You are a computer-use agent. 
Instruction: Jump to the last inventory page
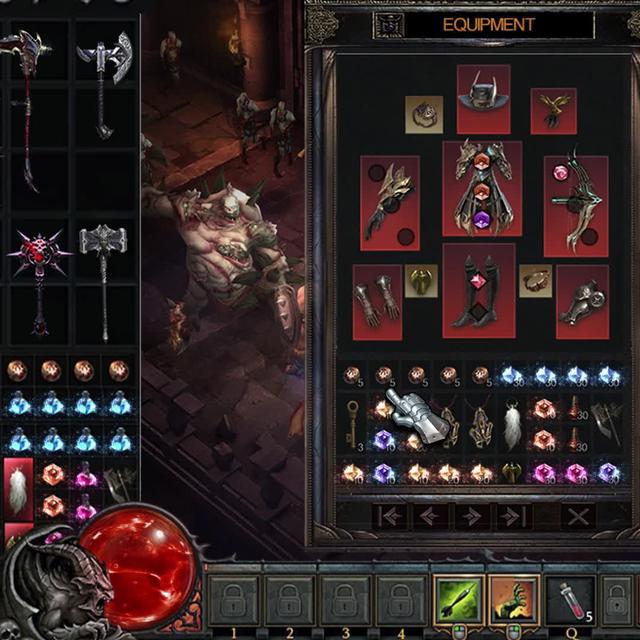click(x=514, y=516)
